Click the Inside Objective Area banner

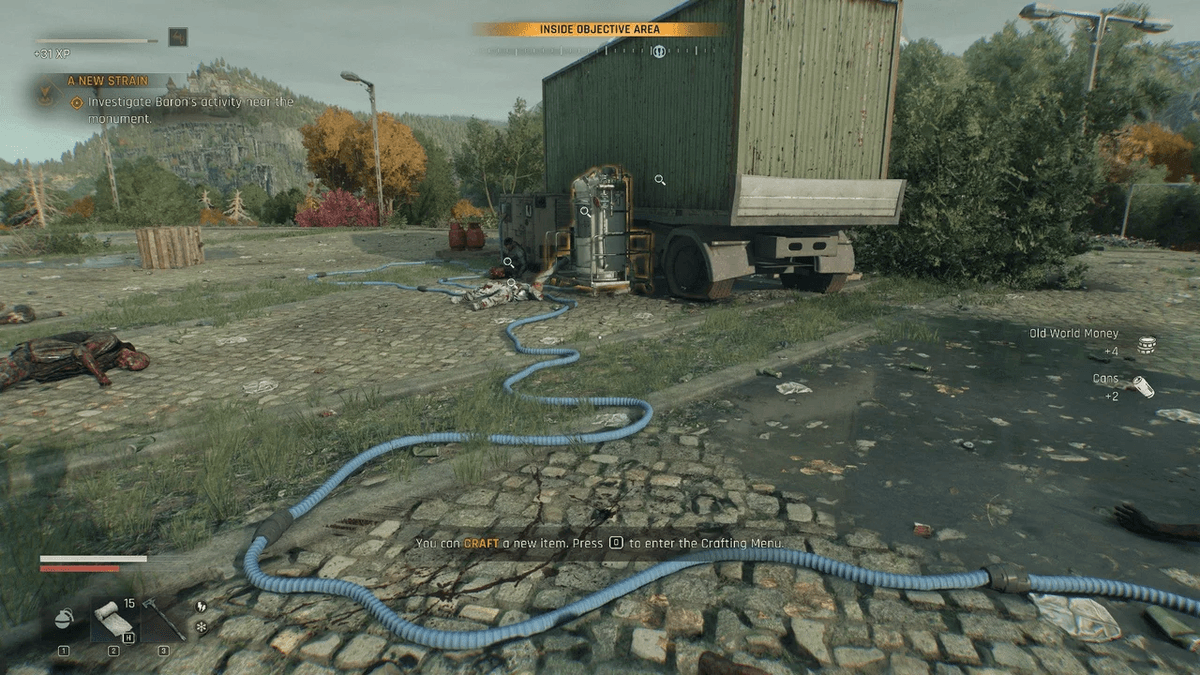599,30
